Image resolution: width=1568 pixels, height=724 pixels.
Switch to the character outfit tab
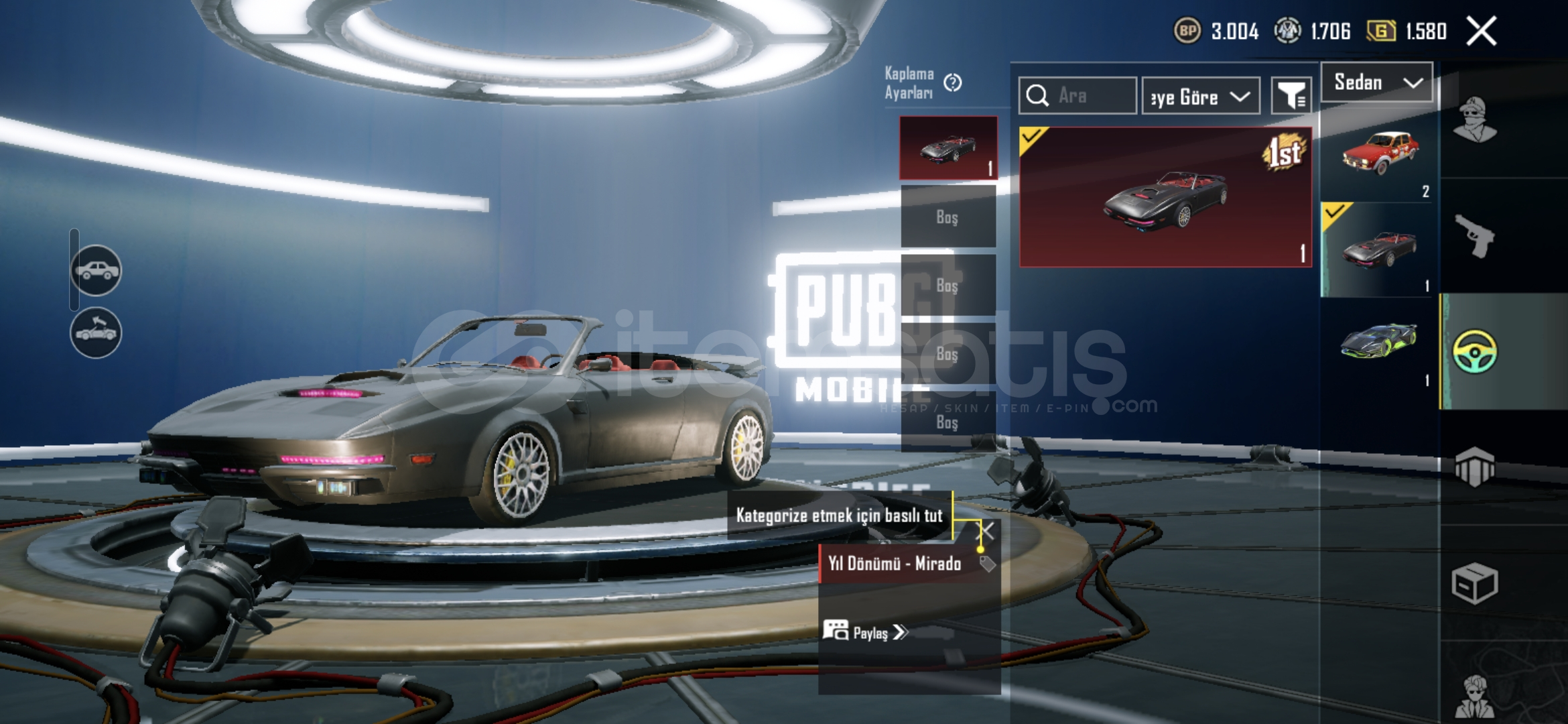tap(1474, 121)
